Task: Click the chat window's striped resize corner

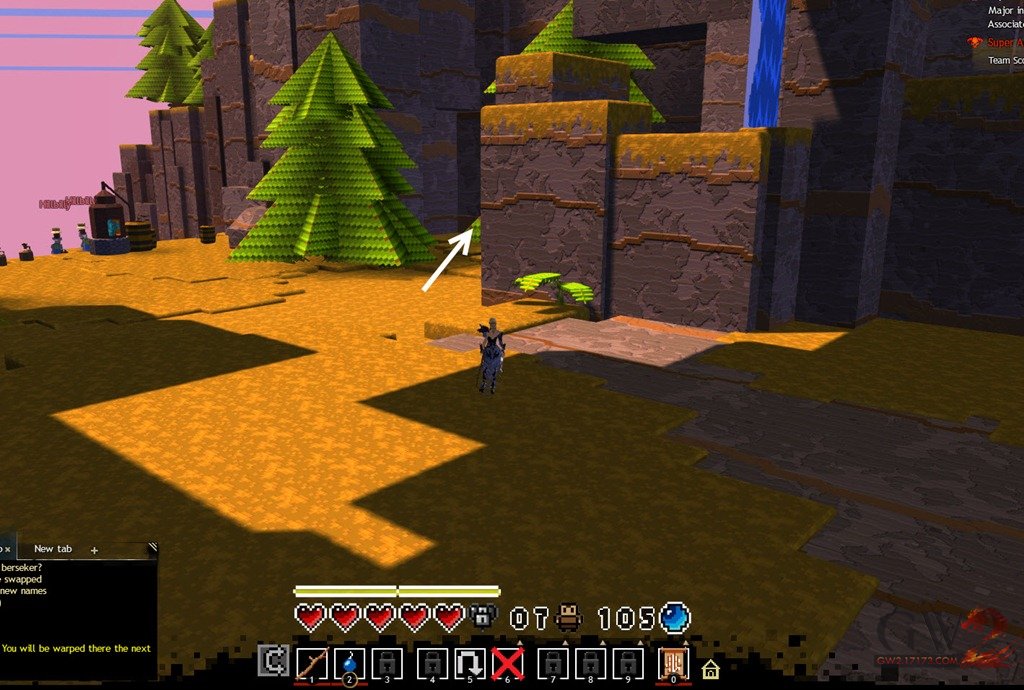Action: click(152, 548)
